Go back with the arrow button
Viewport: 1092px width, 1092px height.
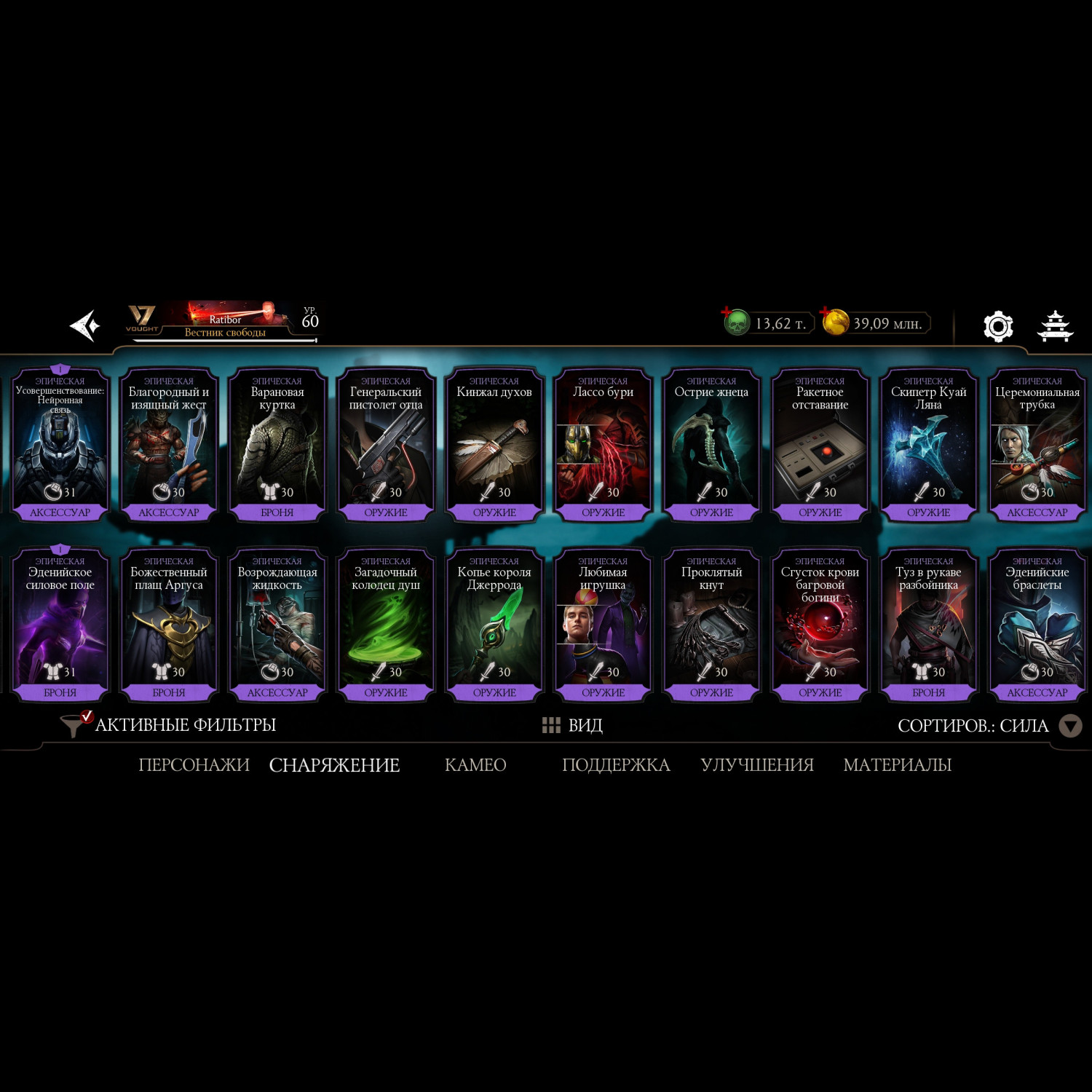84,325
